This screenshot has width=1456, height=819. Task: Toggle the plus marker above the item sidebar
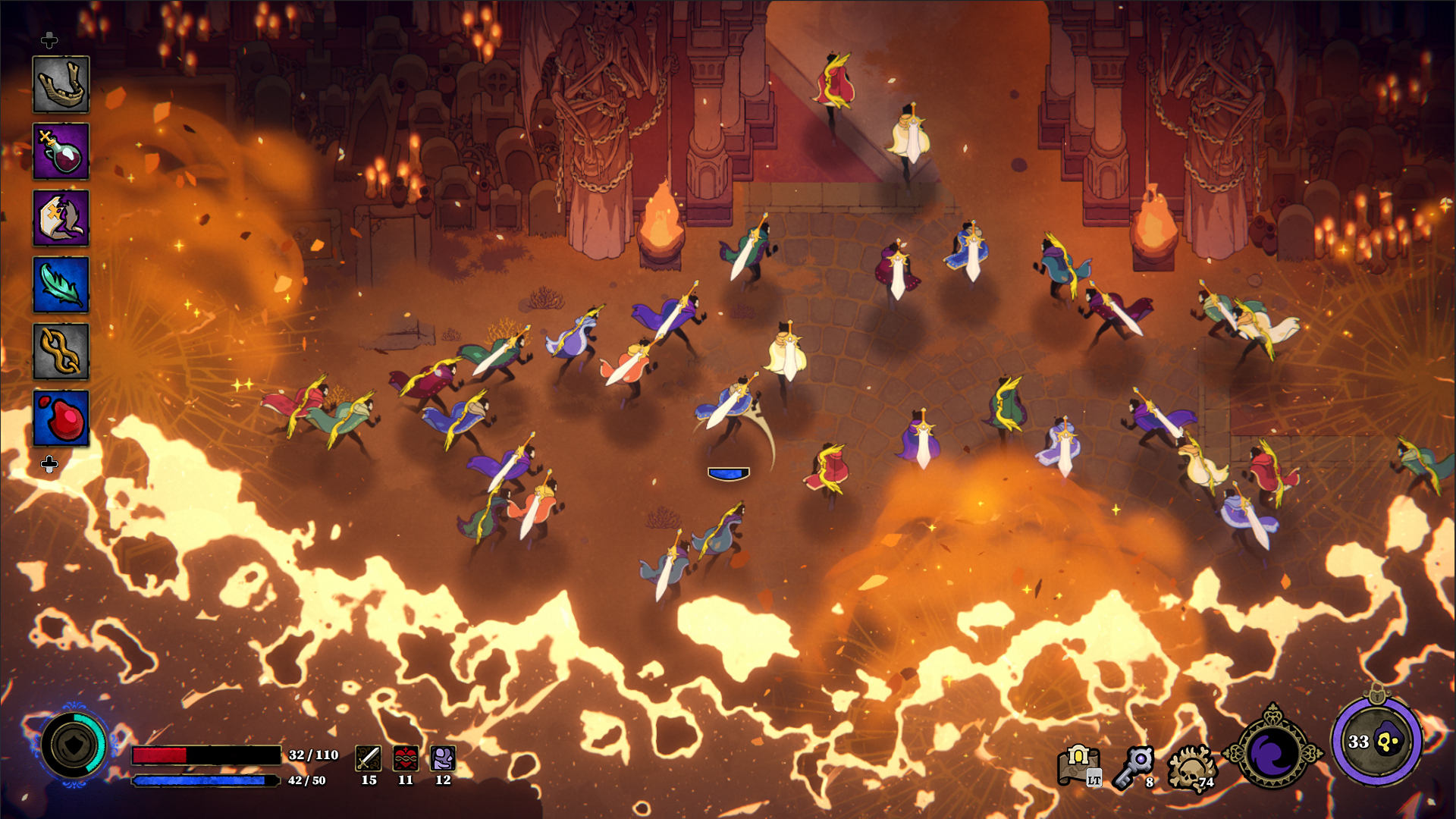[x=51, y=41]
